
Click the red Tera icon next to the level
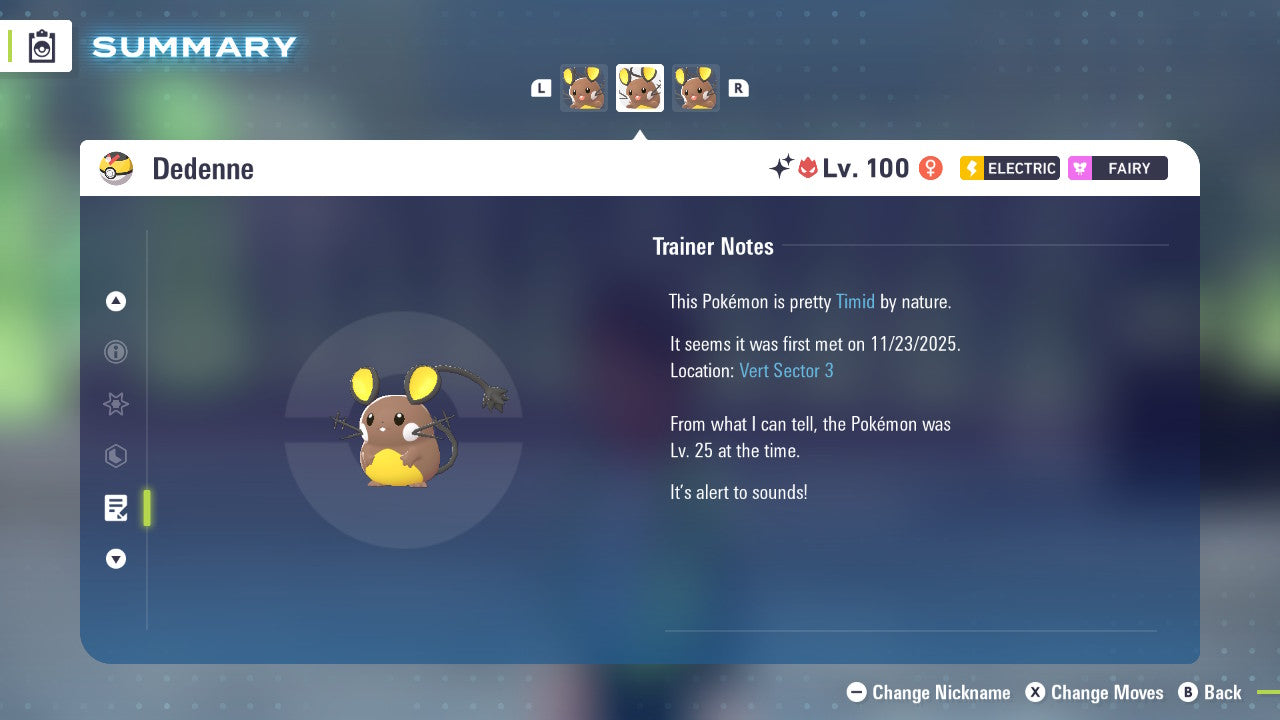point(806,168)
